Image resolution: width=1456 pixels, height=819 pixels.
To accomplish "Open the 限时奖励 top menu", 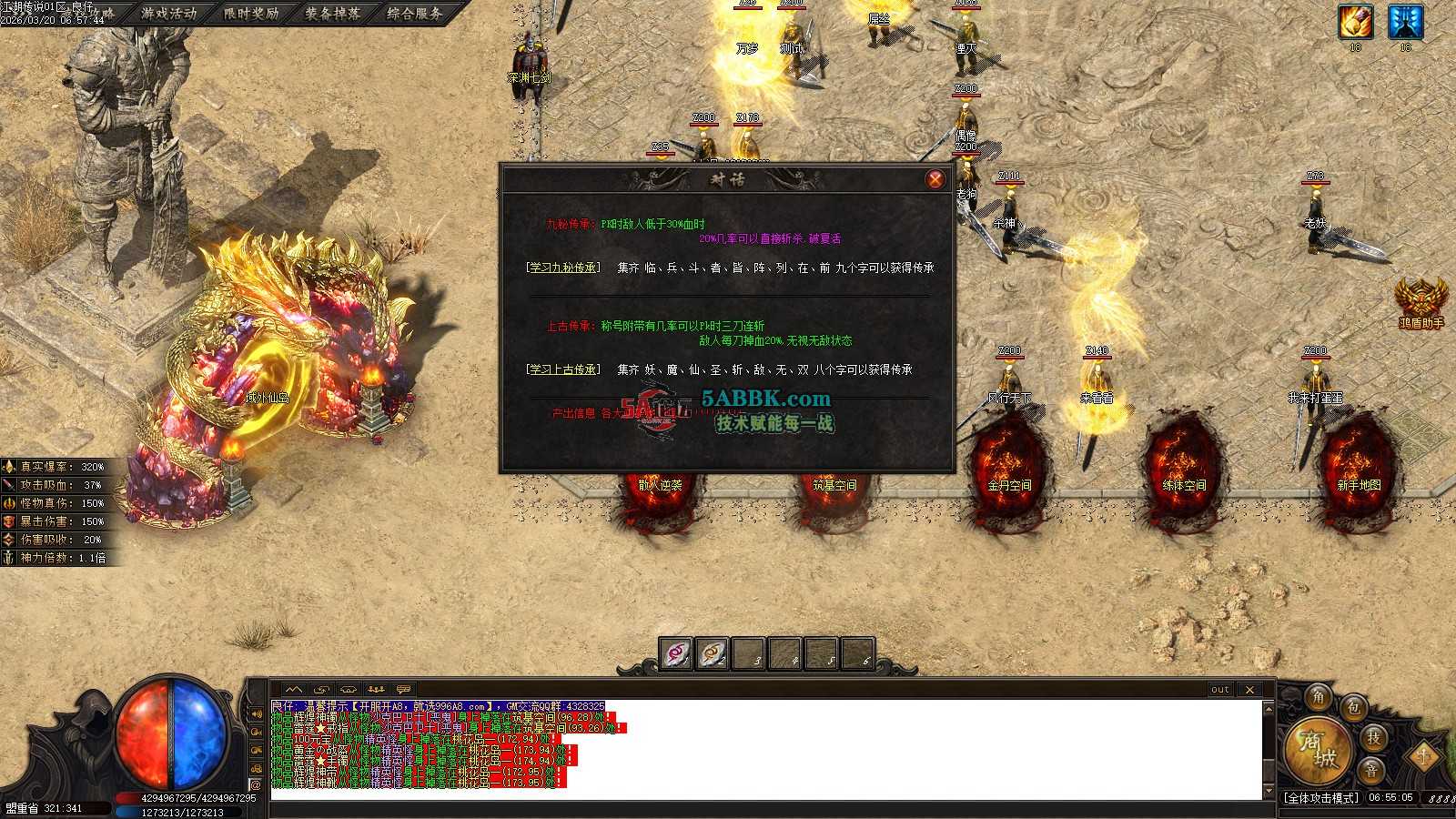I will click(x=251, y=14).
